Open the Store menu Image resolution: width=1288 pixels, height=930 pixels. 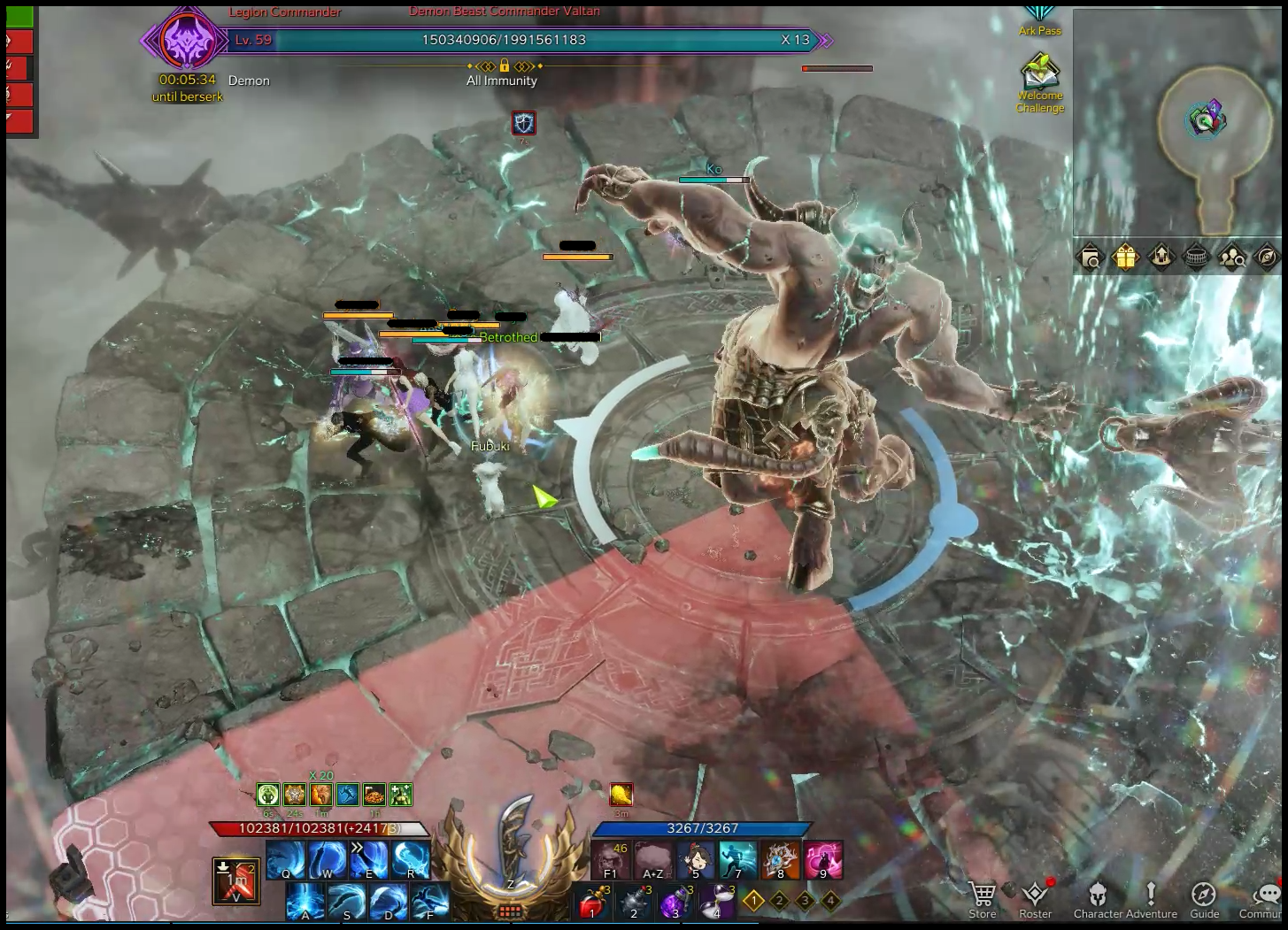pyautogui.click(x=982, y=897)
